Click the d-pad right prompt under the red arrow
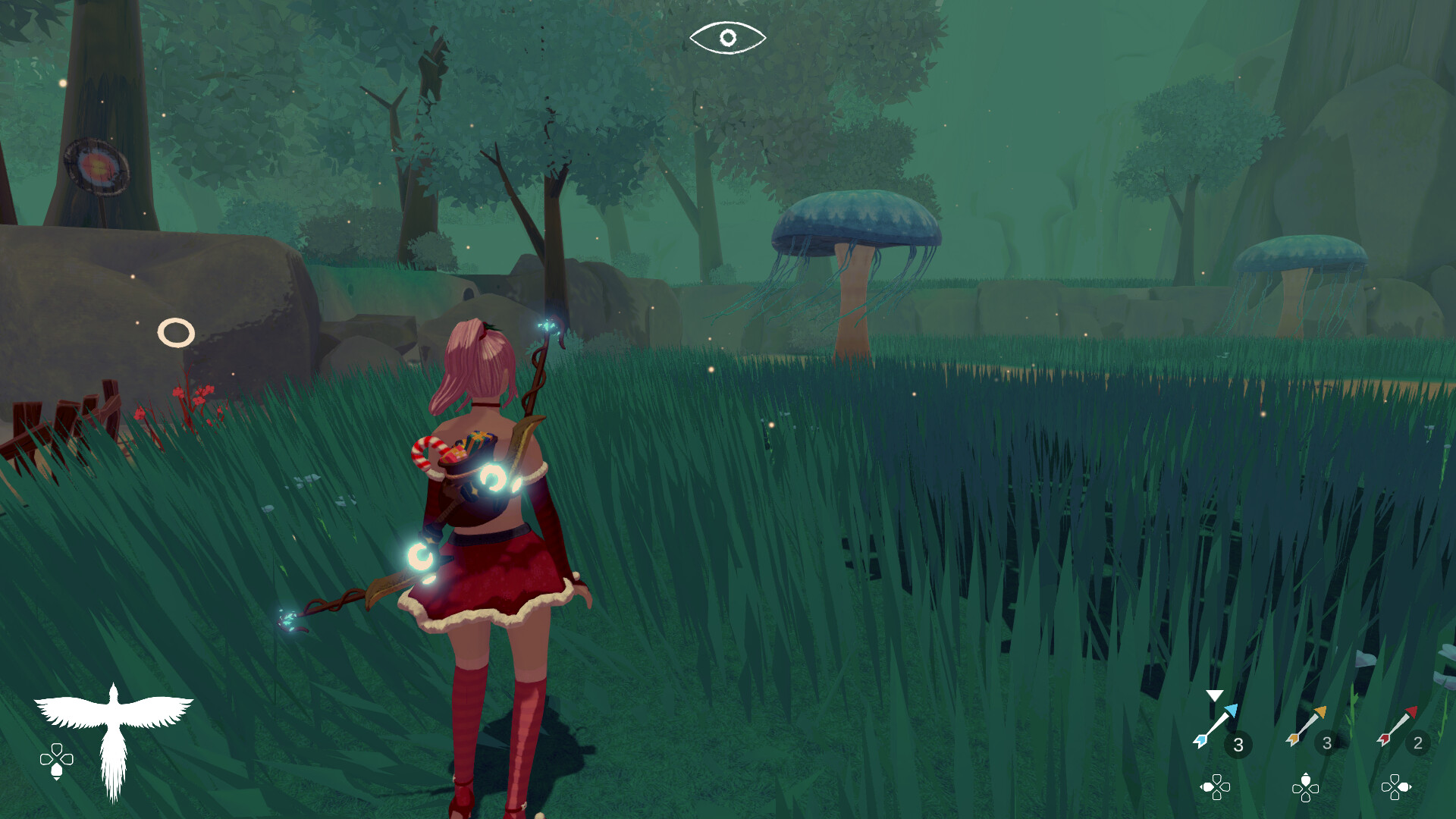This screenshot has width=1456, height=819. (1395, 789)
